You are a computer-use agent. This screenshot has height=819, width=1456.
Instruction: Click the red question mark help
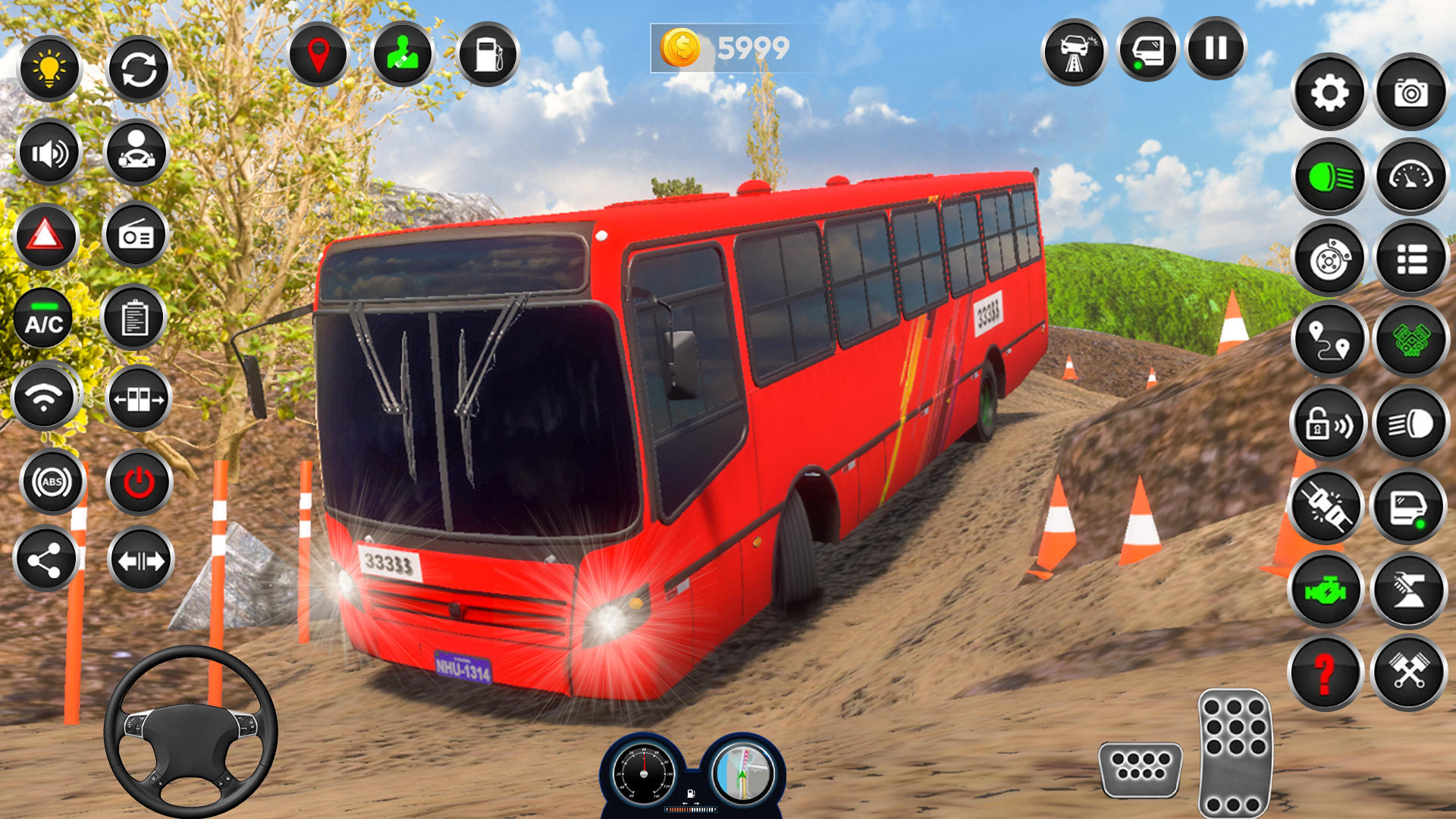point(1325,673)
